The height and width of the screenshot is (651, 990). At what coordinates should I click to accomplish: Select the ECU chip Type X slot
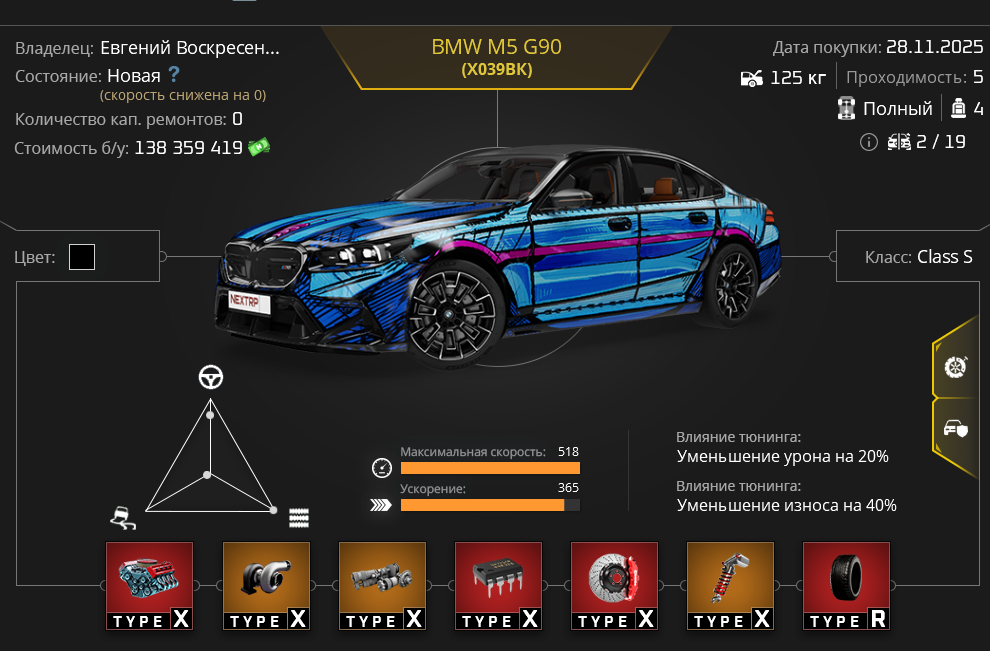498,586
